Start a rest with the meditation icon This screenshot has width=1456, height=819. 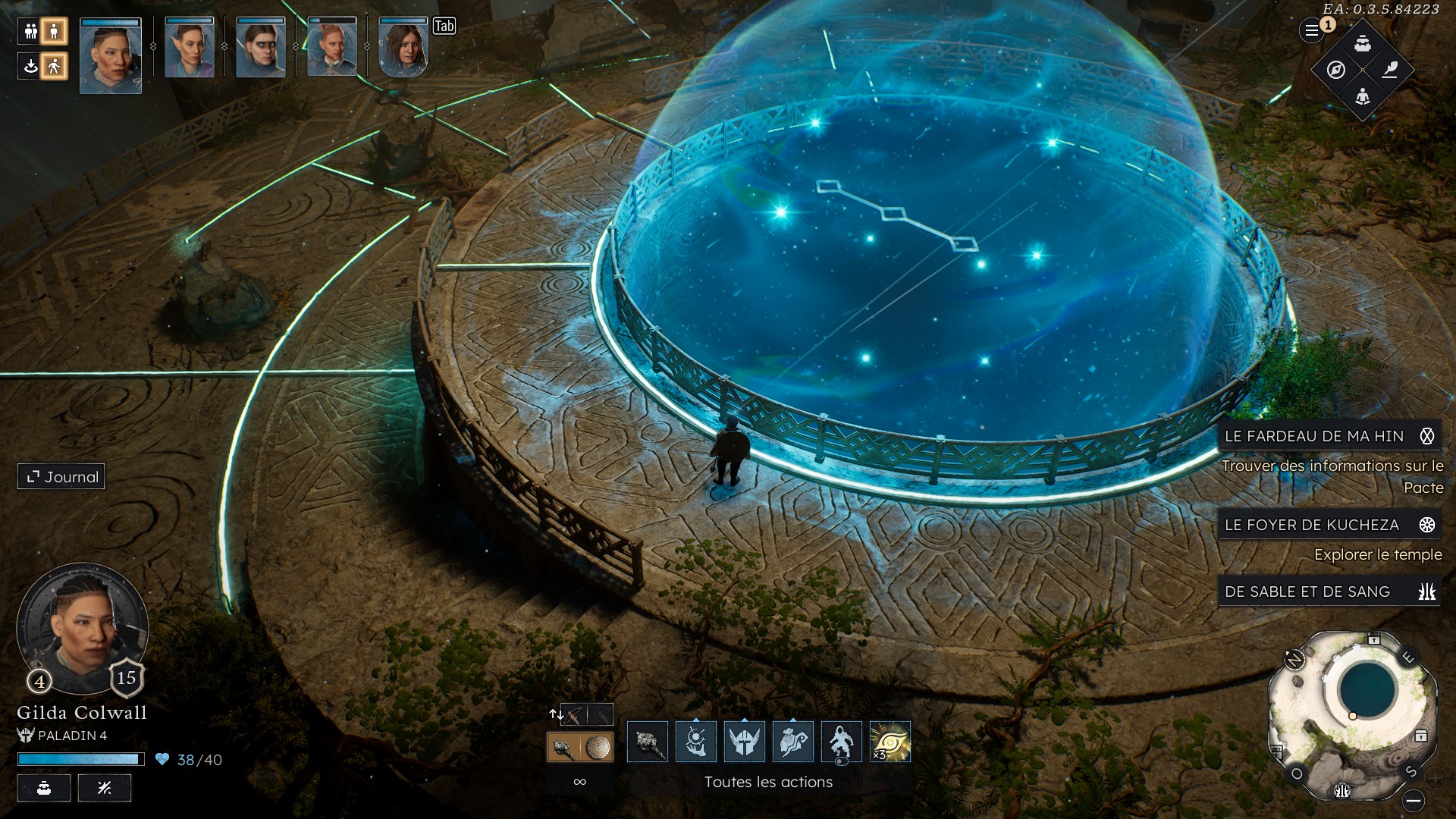1363,97
